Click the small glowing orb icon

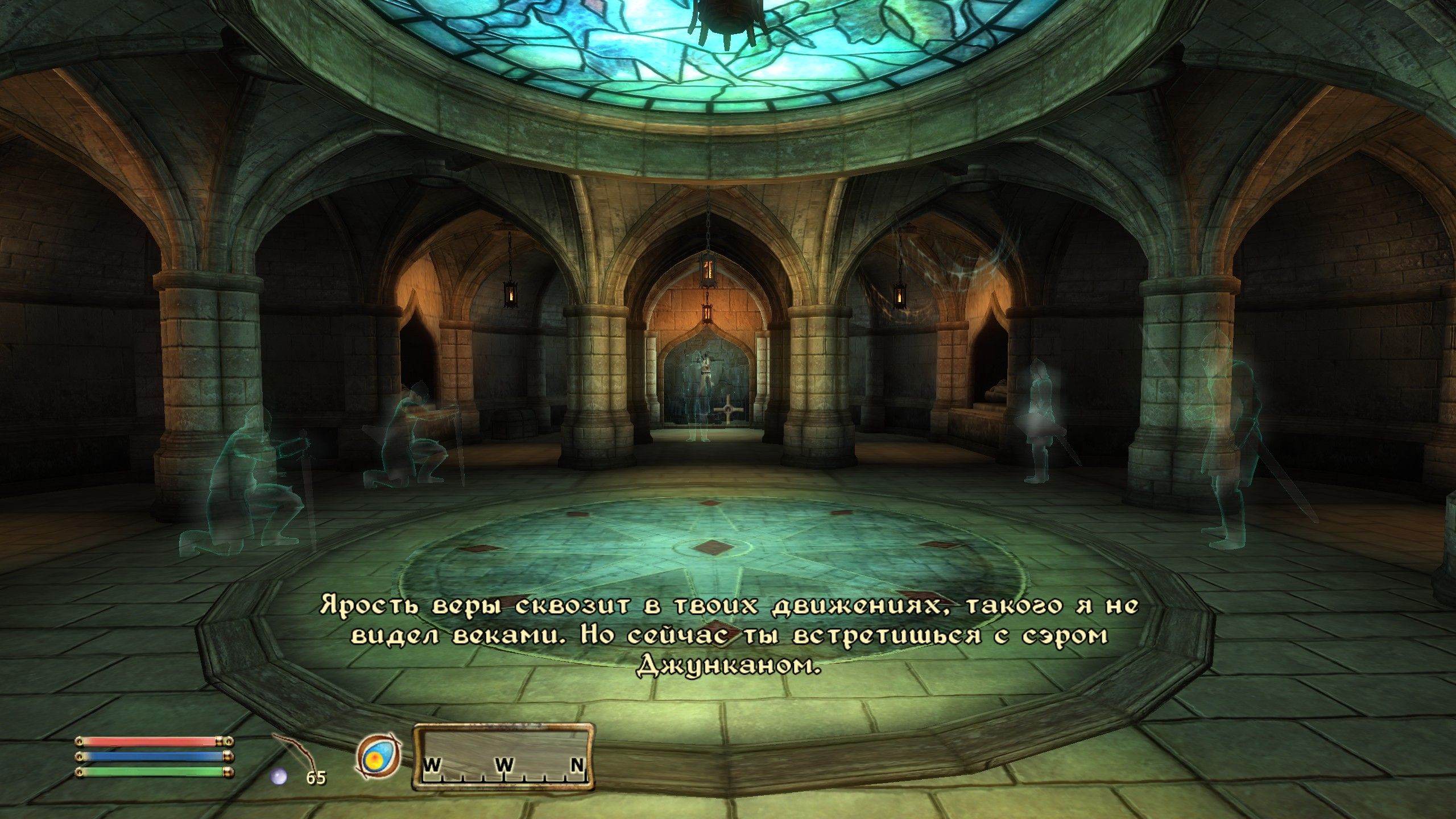(x=279, y=776)
